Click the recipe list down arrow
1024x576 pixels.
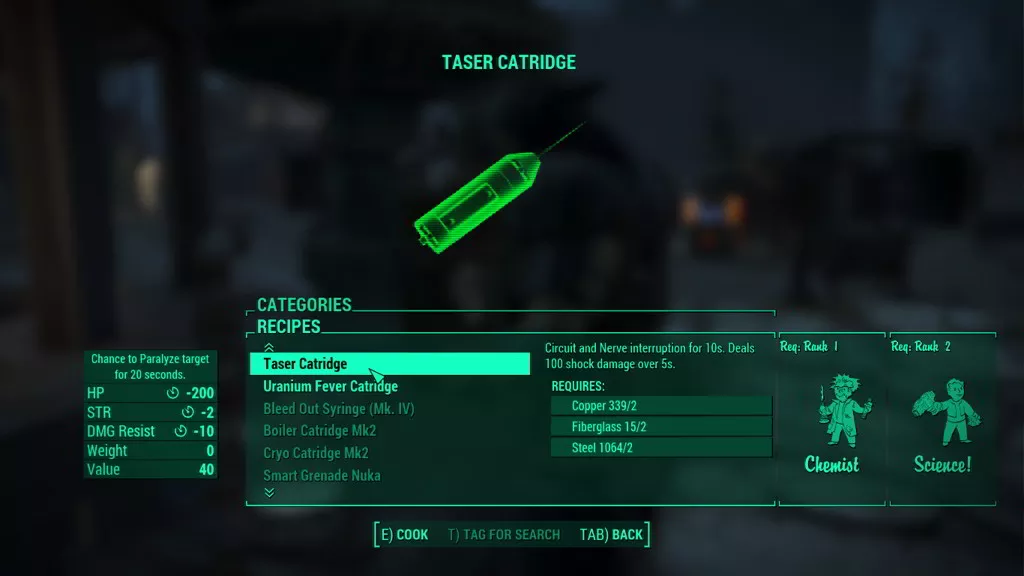(x=268, y=492)
